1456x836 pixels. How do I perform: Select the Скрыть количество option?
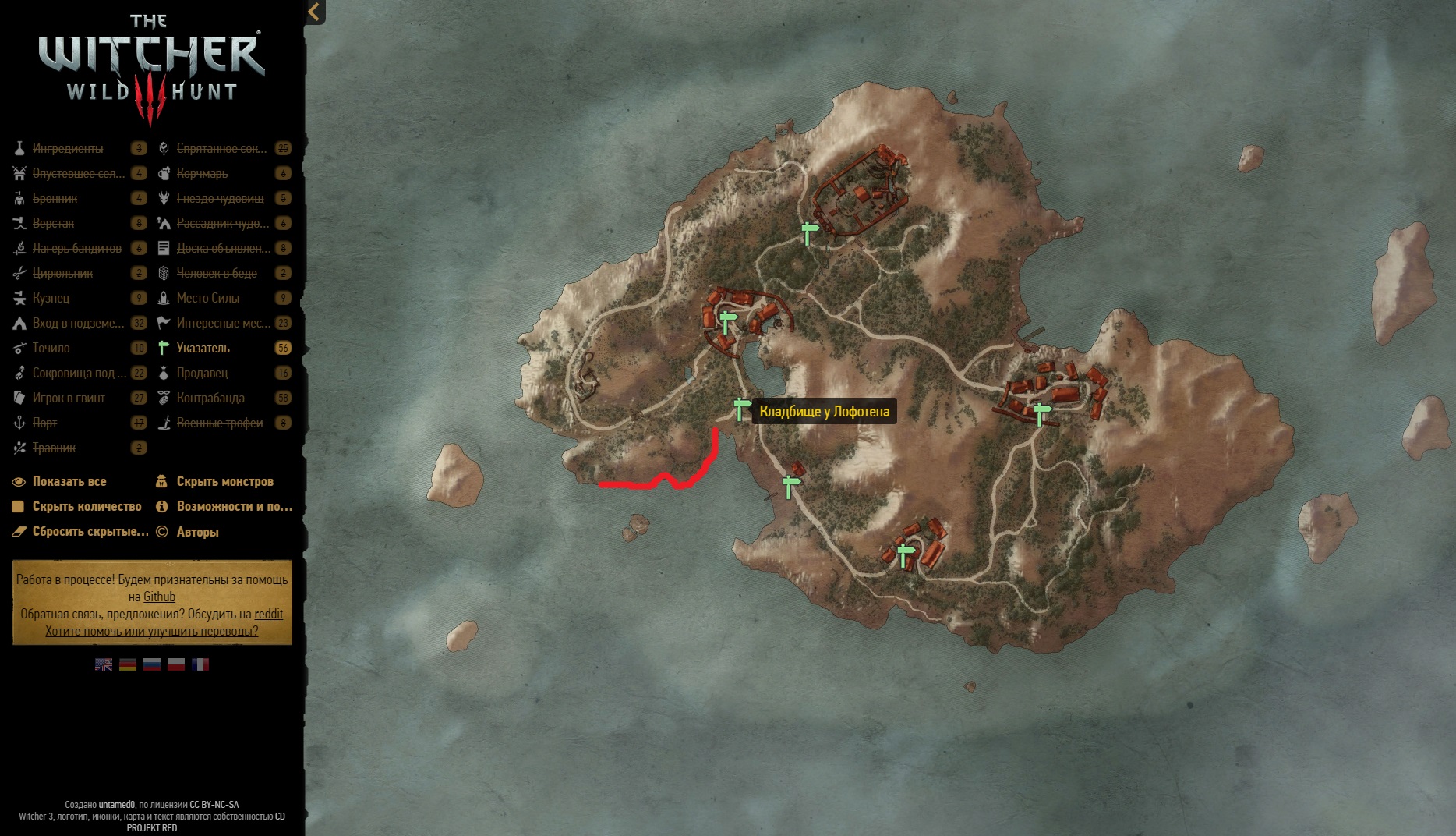87,506
